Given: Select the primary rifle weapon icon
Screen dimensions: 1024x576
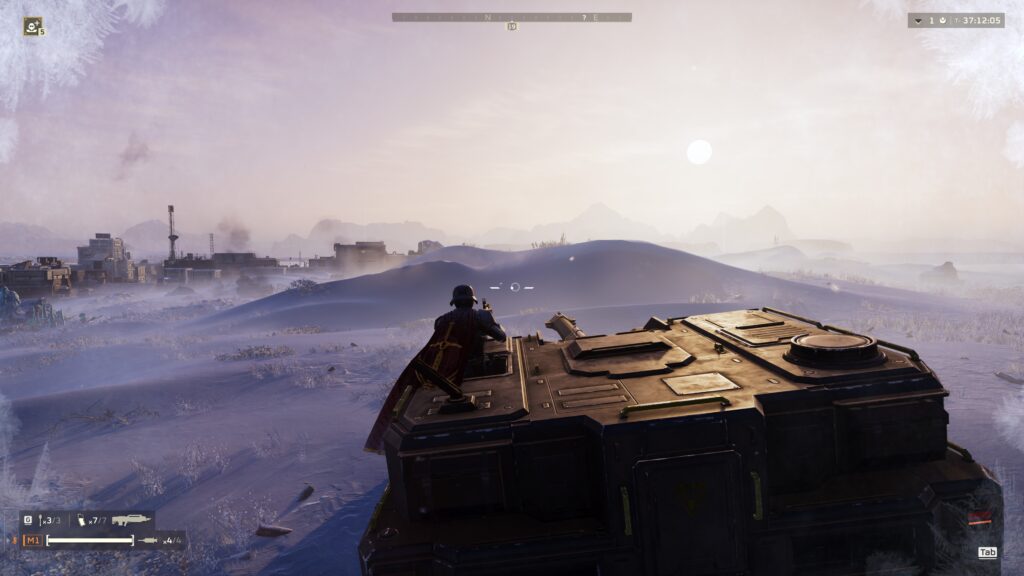Looking at the screenshot, I should [131, 520].
